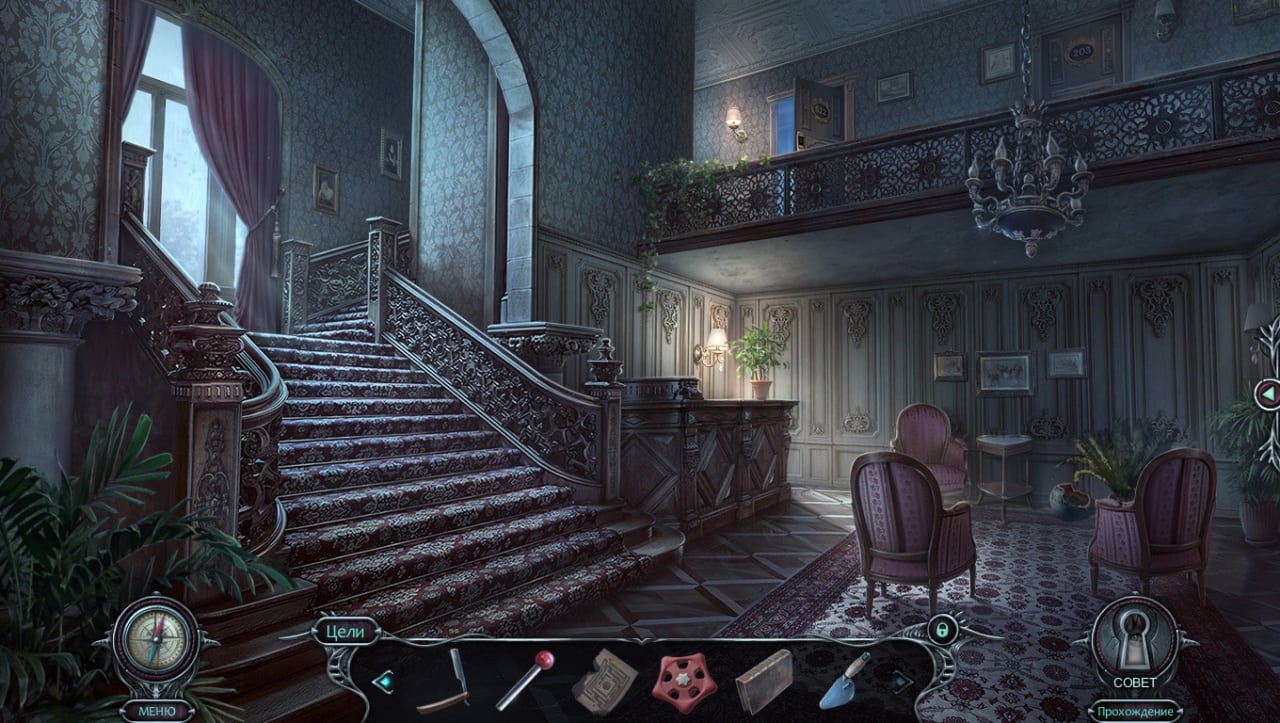This screenshot has height=723, width=1280.
Task: Choose the maze plate fragment
Action: (x=604, y=680)
